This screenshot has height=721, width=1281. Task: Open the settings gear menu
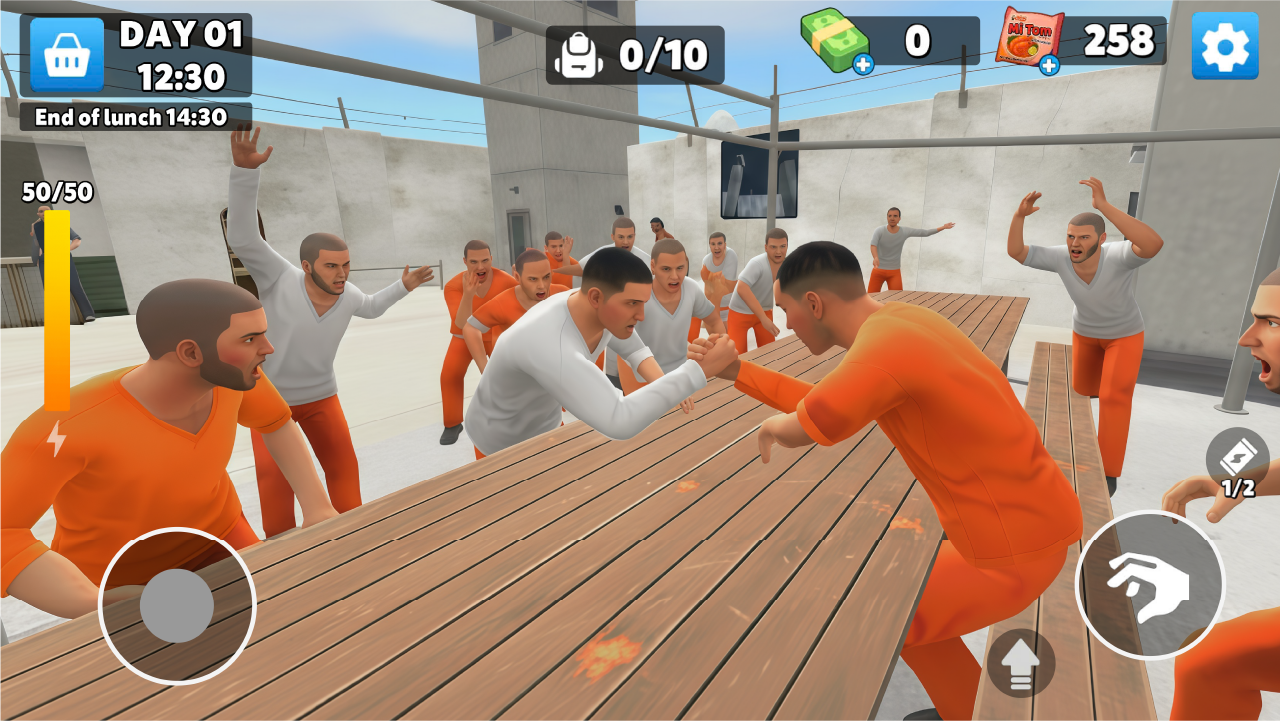tap(1225, 45)
